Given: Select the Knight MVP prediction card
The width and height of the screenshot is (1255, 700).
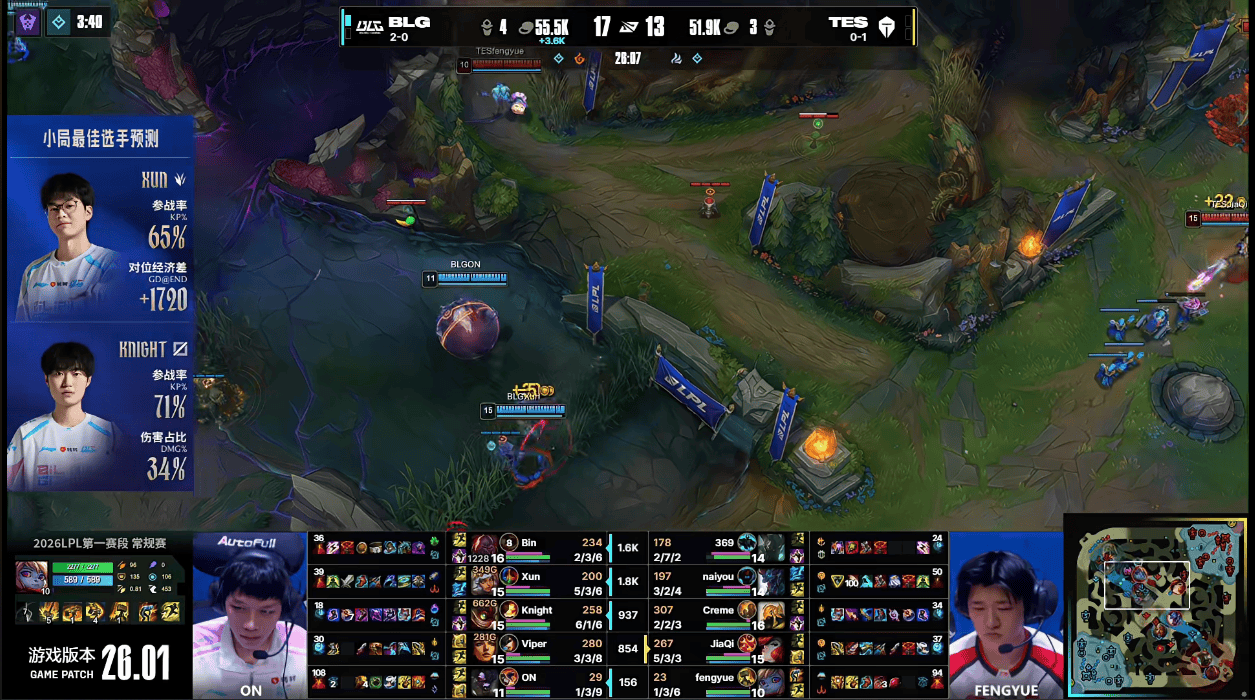Looking at the screenshot, I should coord(101,410).
